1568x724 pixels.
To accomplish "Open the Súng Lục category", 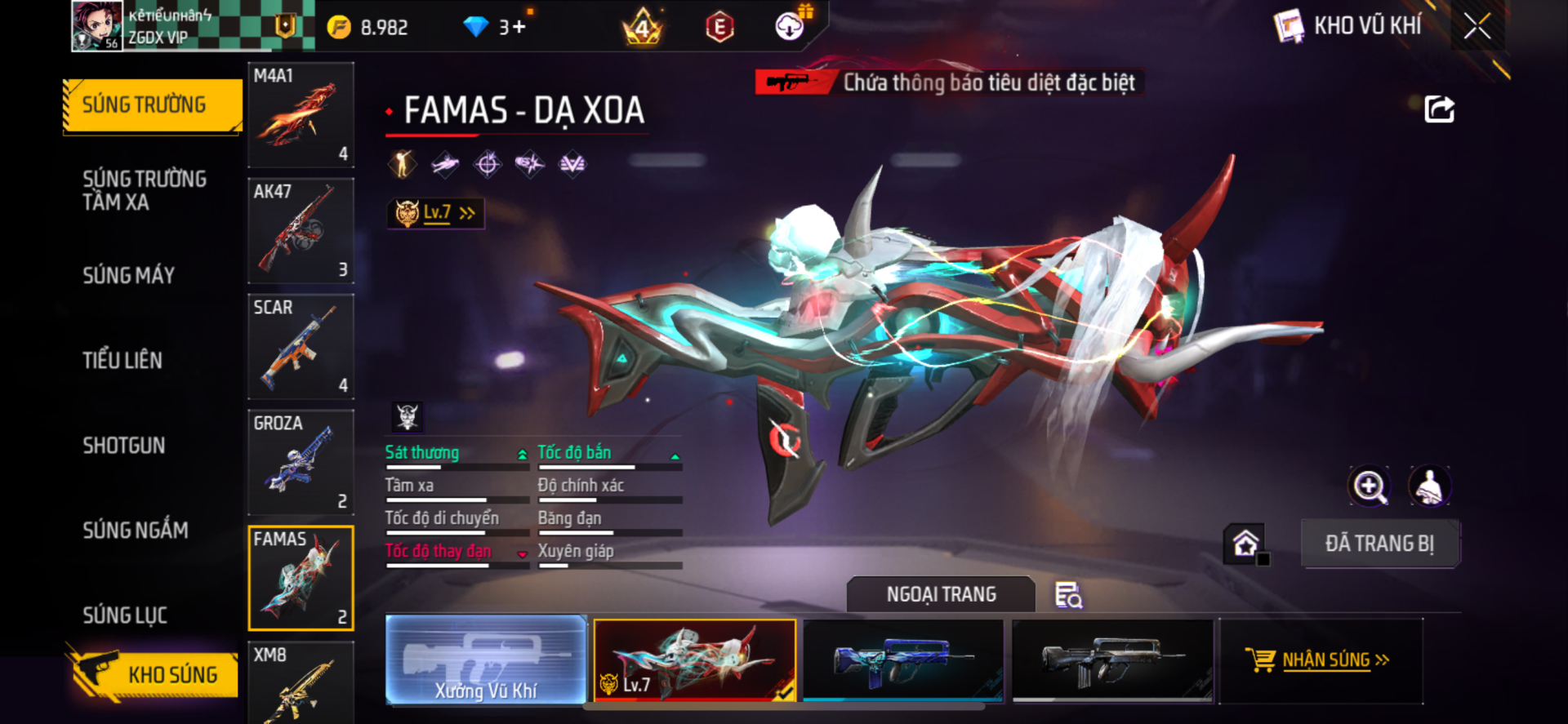I will click(125, 615).
